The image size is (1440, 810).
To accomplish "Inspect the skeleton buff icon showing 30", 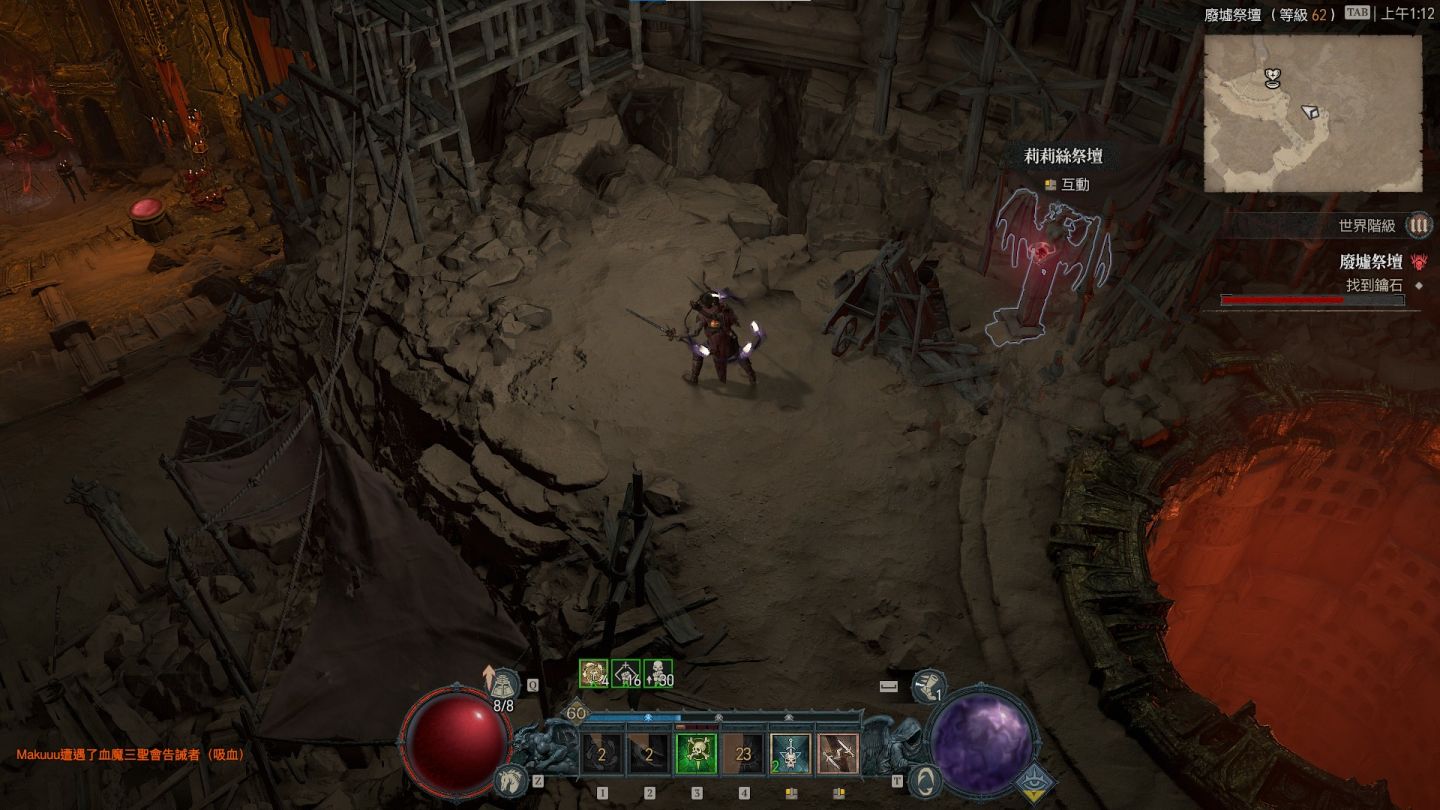I will (x=658, y=674).
